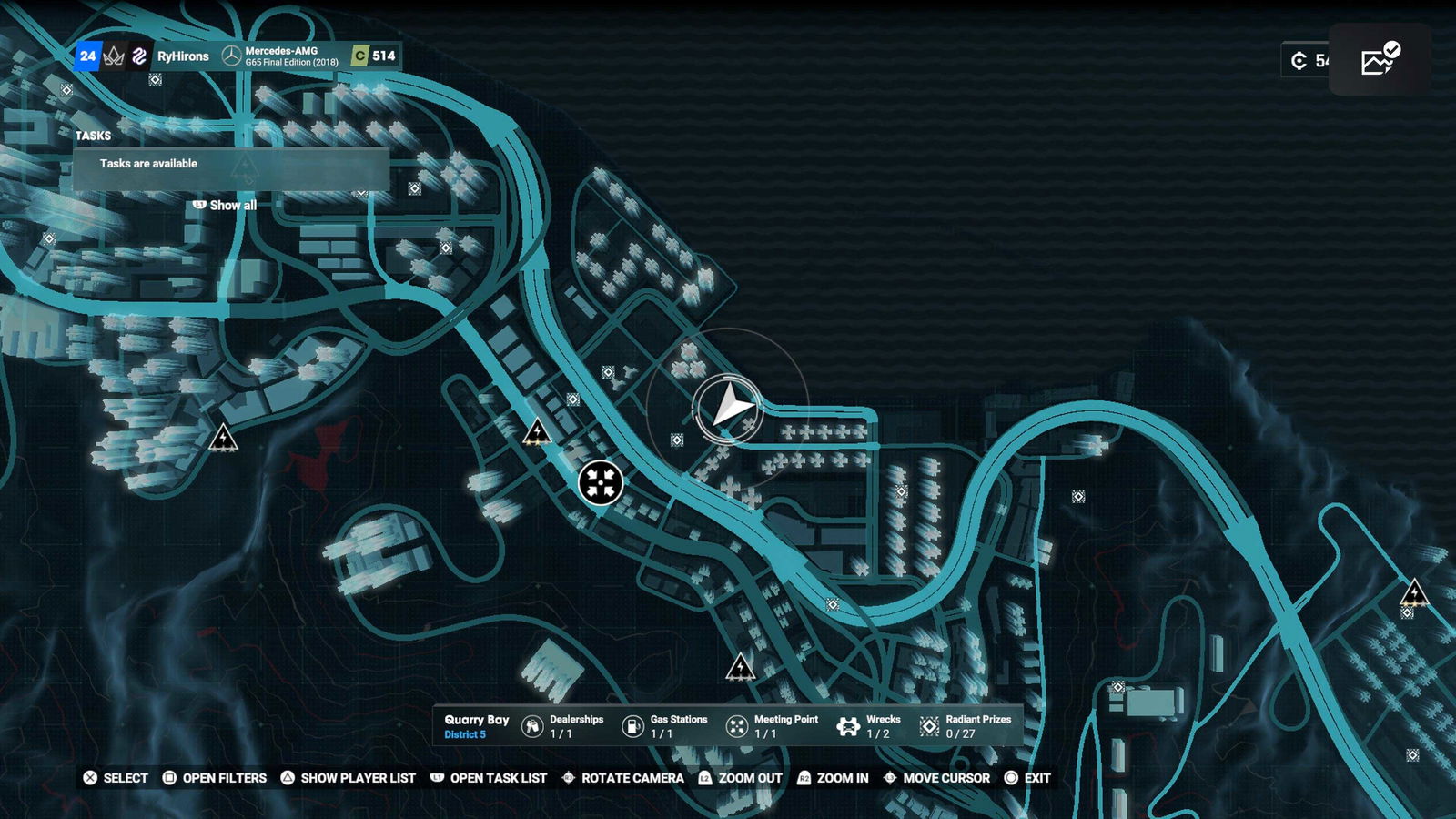
Task: Click the Quarry Bay District 5 label
Action: point(476,726)
